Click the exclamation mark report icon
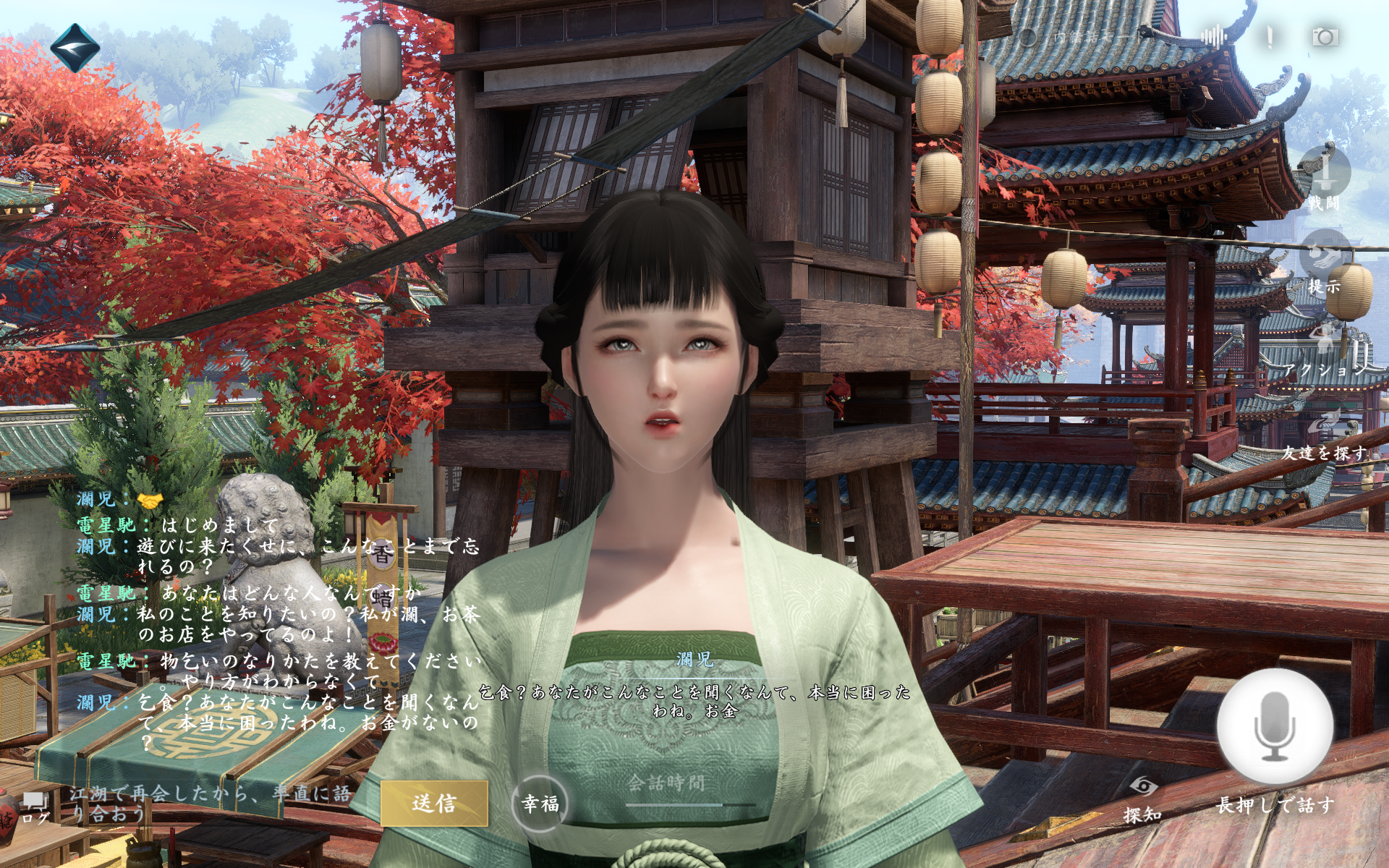 pyautogui.click(x=1269, y=36)
